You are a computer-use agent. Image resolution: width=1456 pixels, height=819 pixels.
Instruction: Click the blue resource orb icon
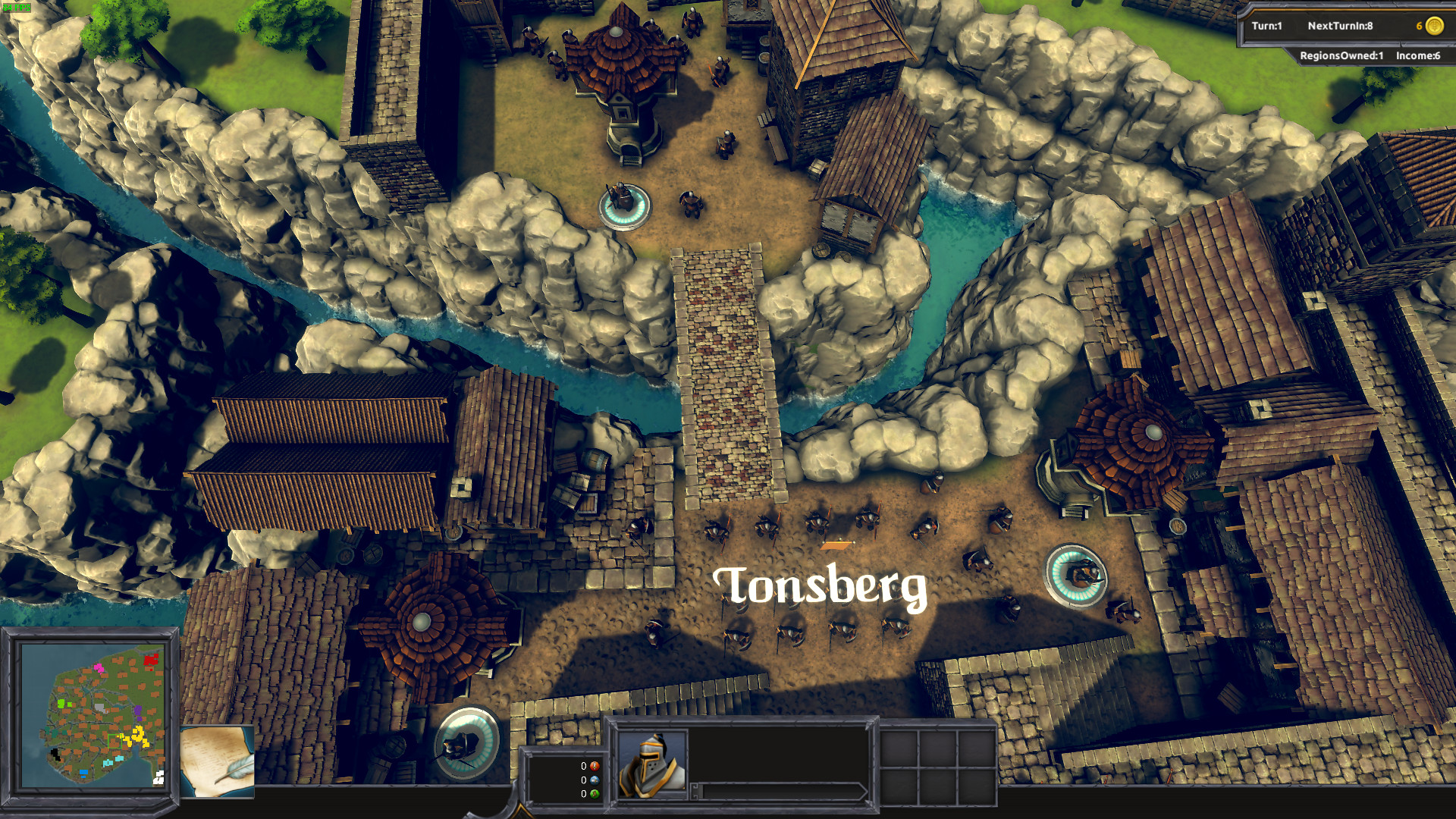click(x=595, y=781)
